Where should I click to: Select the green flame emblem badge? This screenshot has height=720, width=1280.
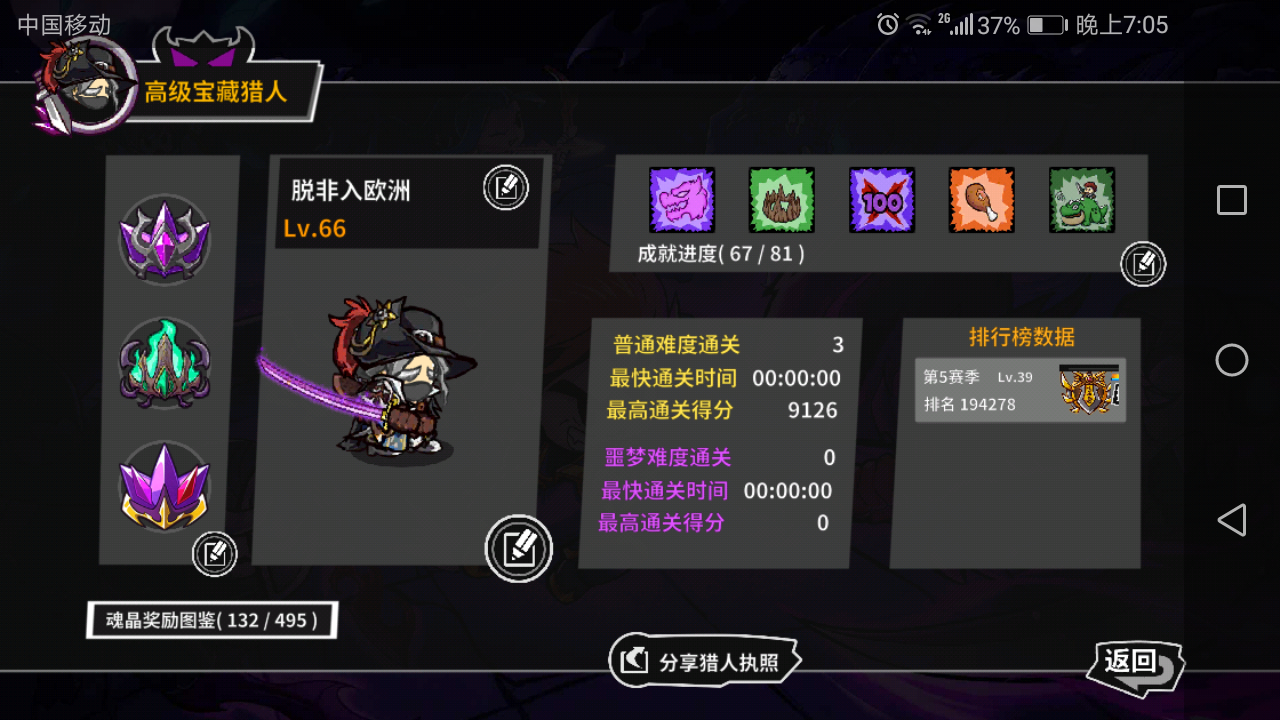[x=164, y=363]
